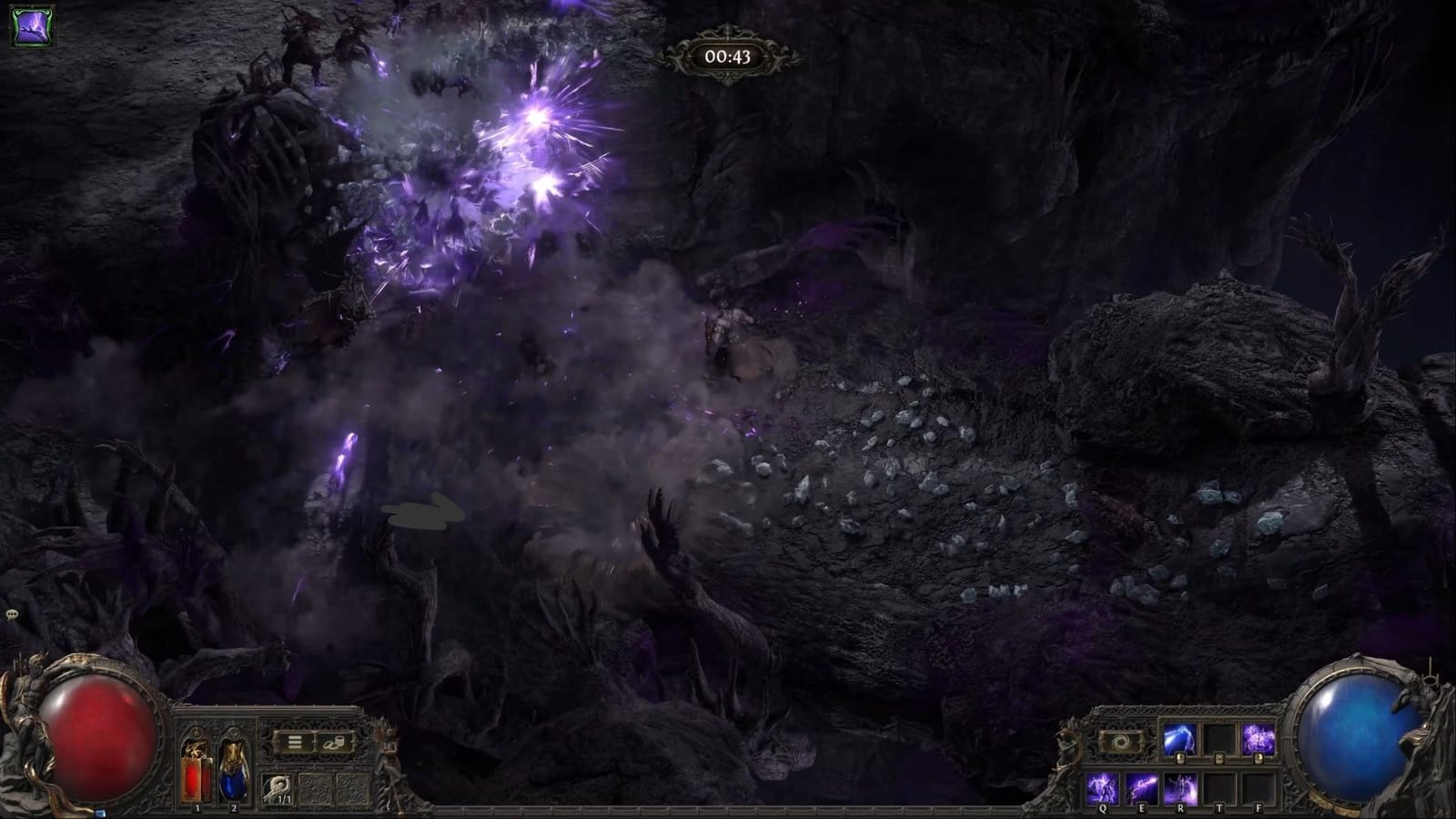Click the coin pickup icon beside the menu button
The height and width of the screenshot is (819, 1456).
pos(335,743)
